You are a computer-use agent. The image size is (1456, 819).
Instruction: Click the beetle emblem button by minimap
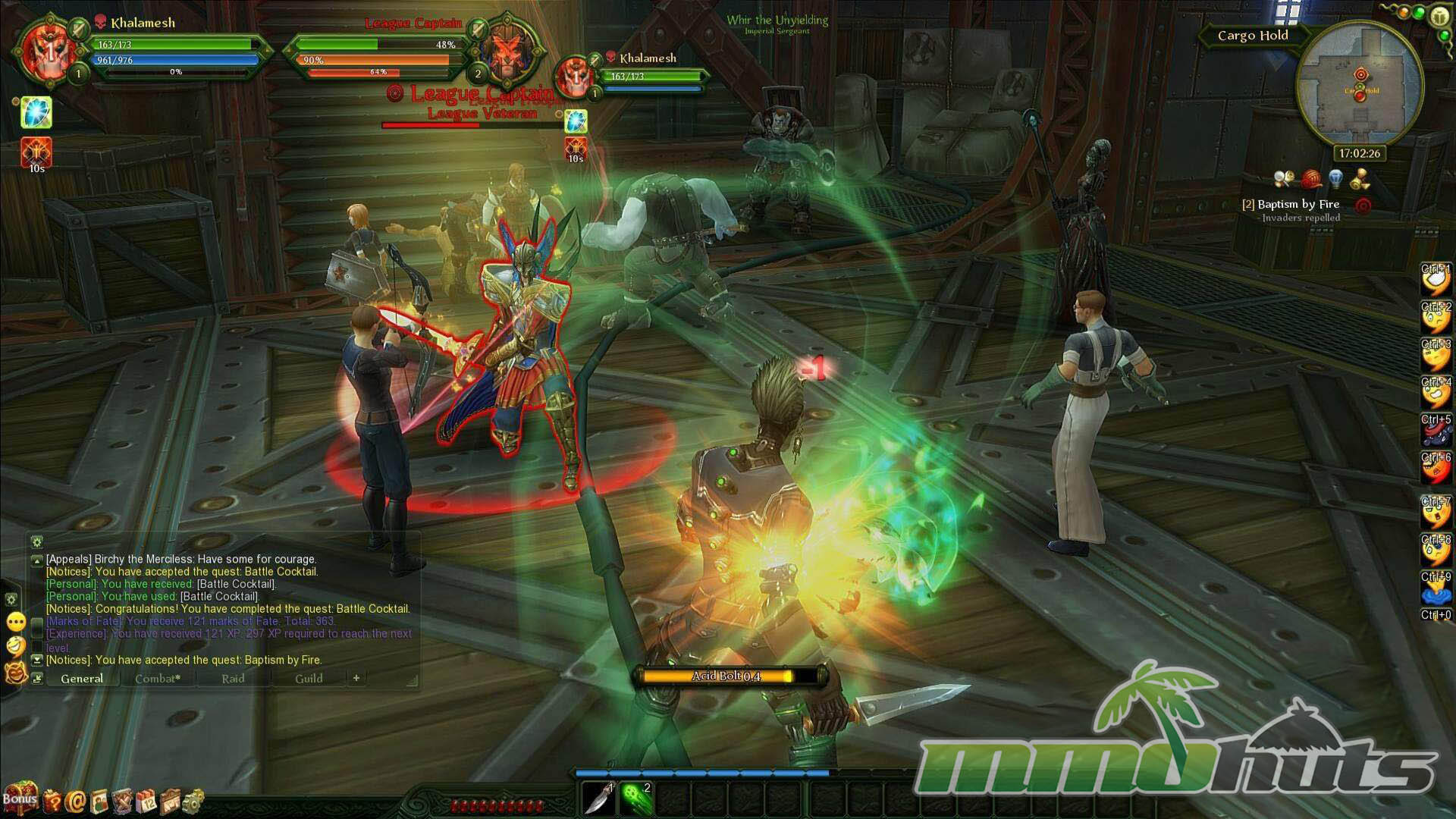tap(1439, 17)
